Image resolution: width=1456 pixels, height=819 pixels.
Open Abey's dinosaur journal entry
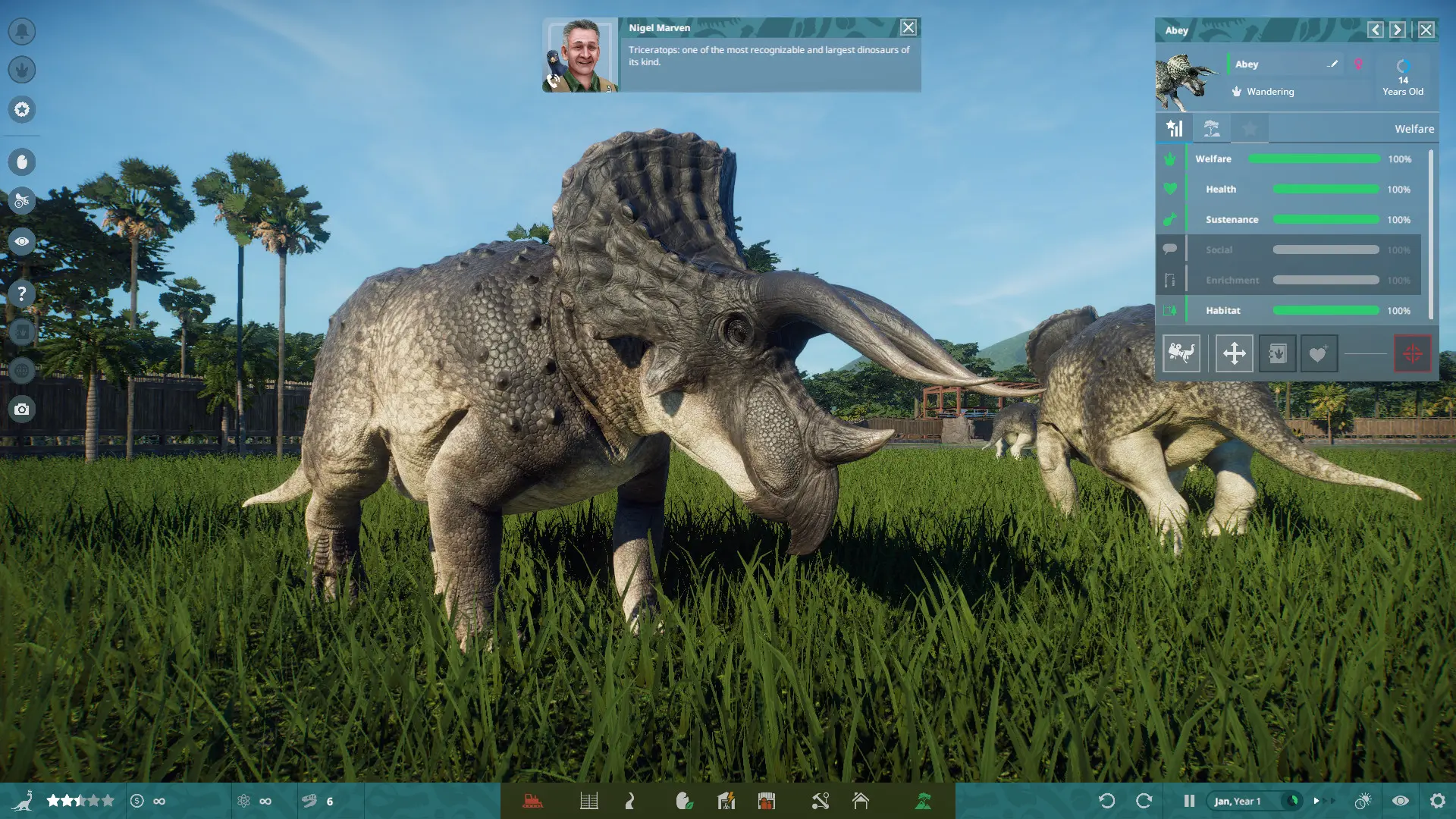pyautogui.click(x=1278, y=353)
